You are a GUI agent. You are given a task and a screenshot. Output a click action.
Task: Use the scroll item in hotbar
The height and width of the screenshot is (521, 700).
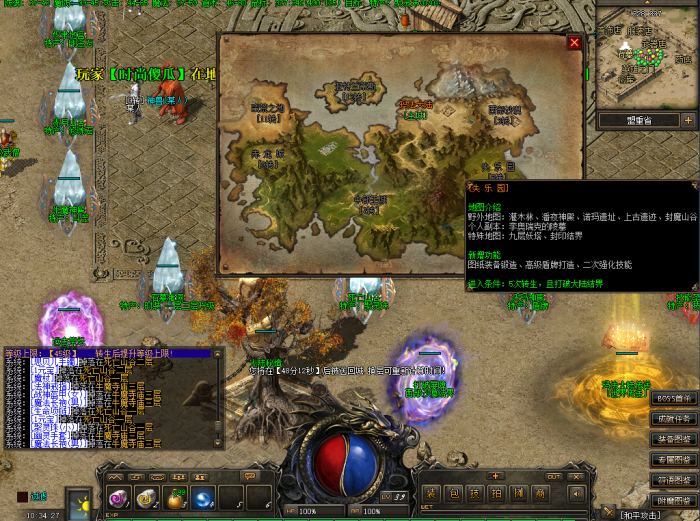pyautogui.click(x=147, y=498)
